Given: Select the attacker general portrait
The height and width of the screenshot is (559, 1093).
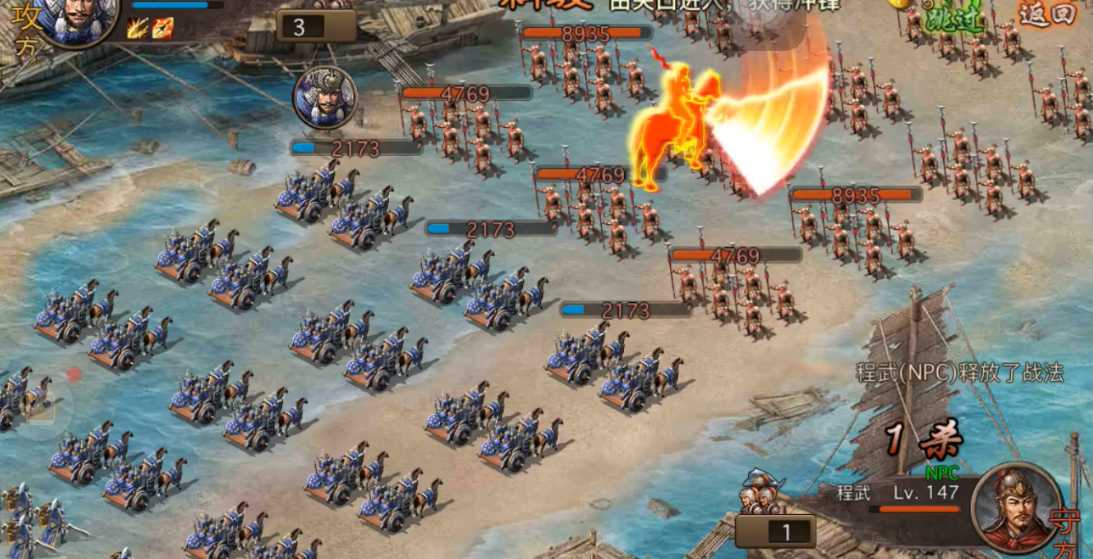Looking at the screenshot, I should 81,18.
